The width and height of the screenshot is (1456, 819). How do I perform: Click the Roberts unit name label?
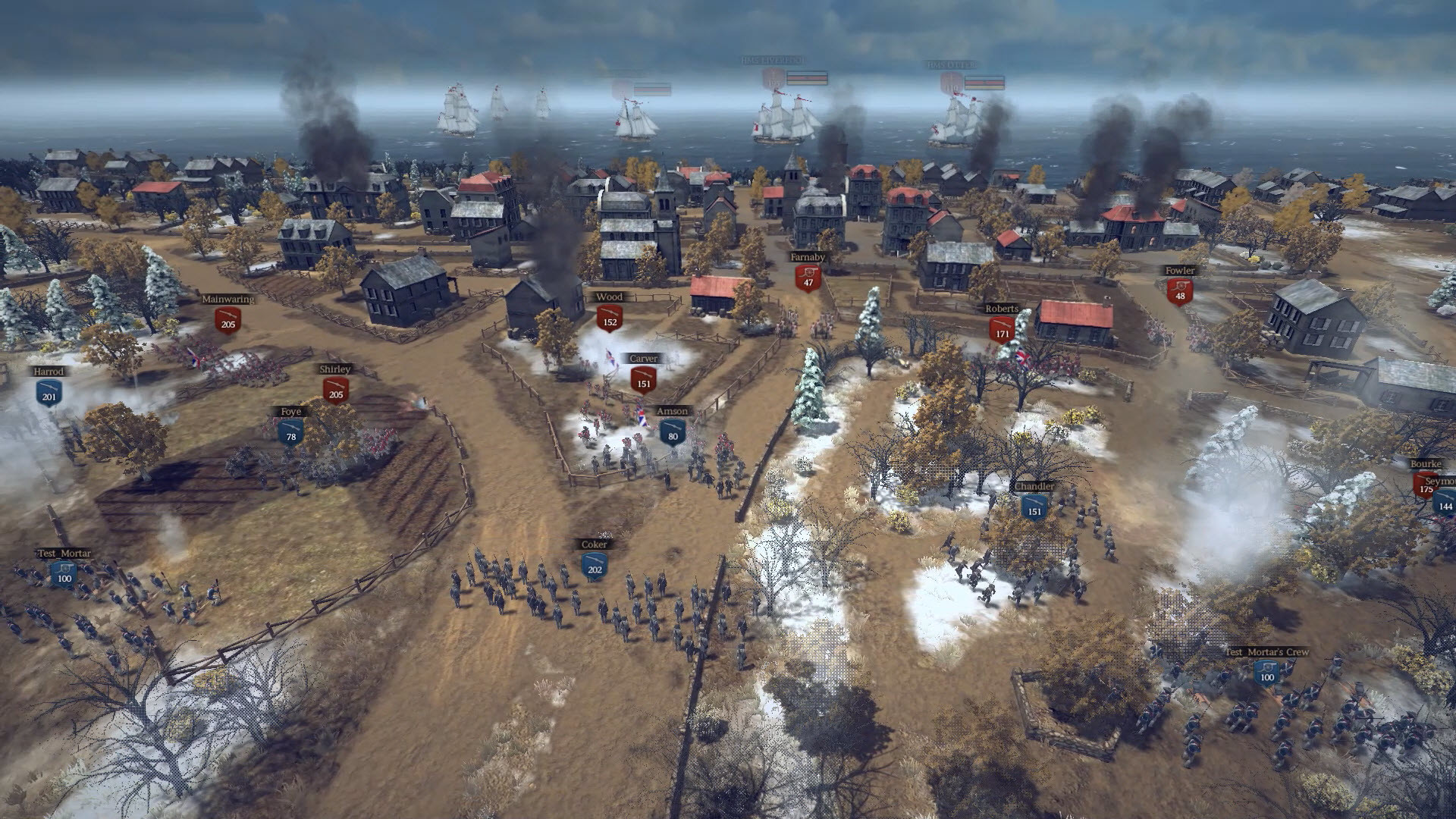coord(1003,308)
